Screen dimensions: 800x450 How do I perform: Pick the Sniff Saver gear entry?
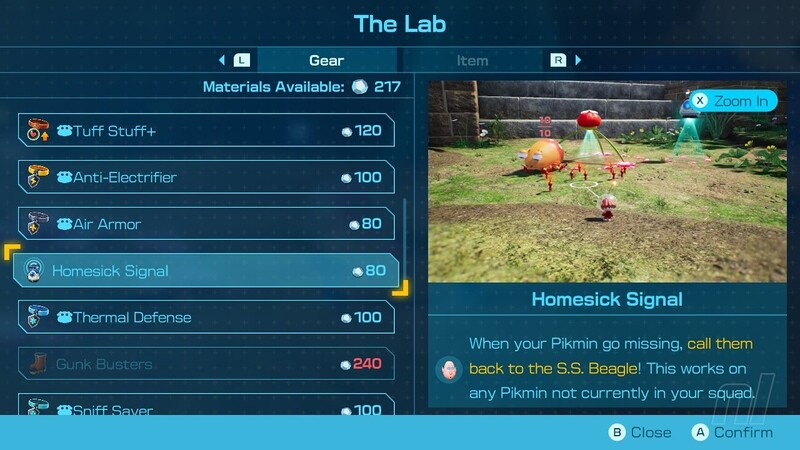[206, 408]
